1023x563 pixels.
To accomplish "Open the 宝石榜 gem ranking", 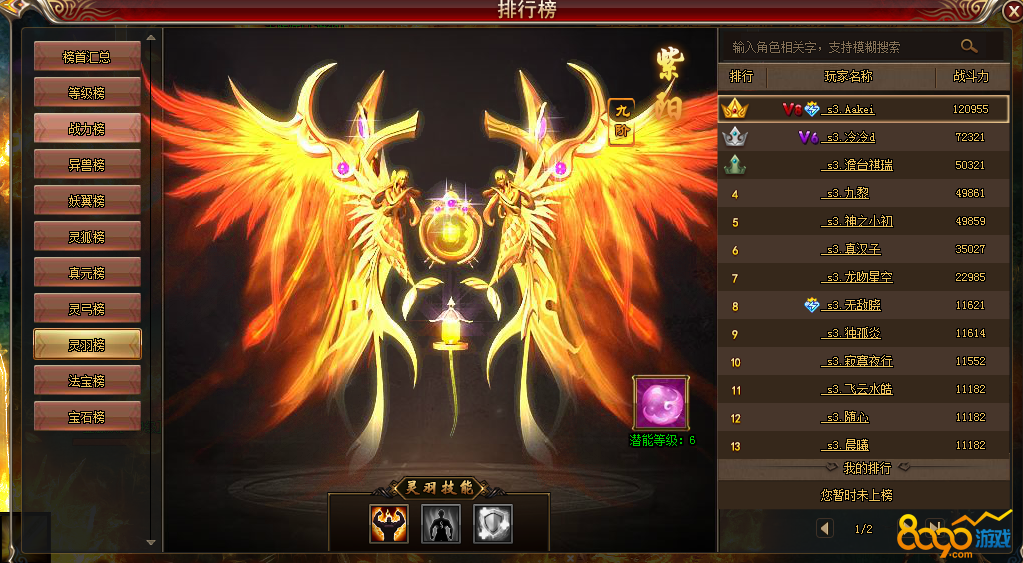I will point(87,417).
